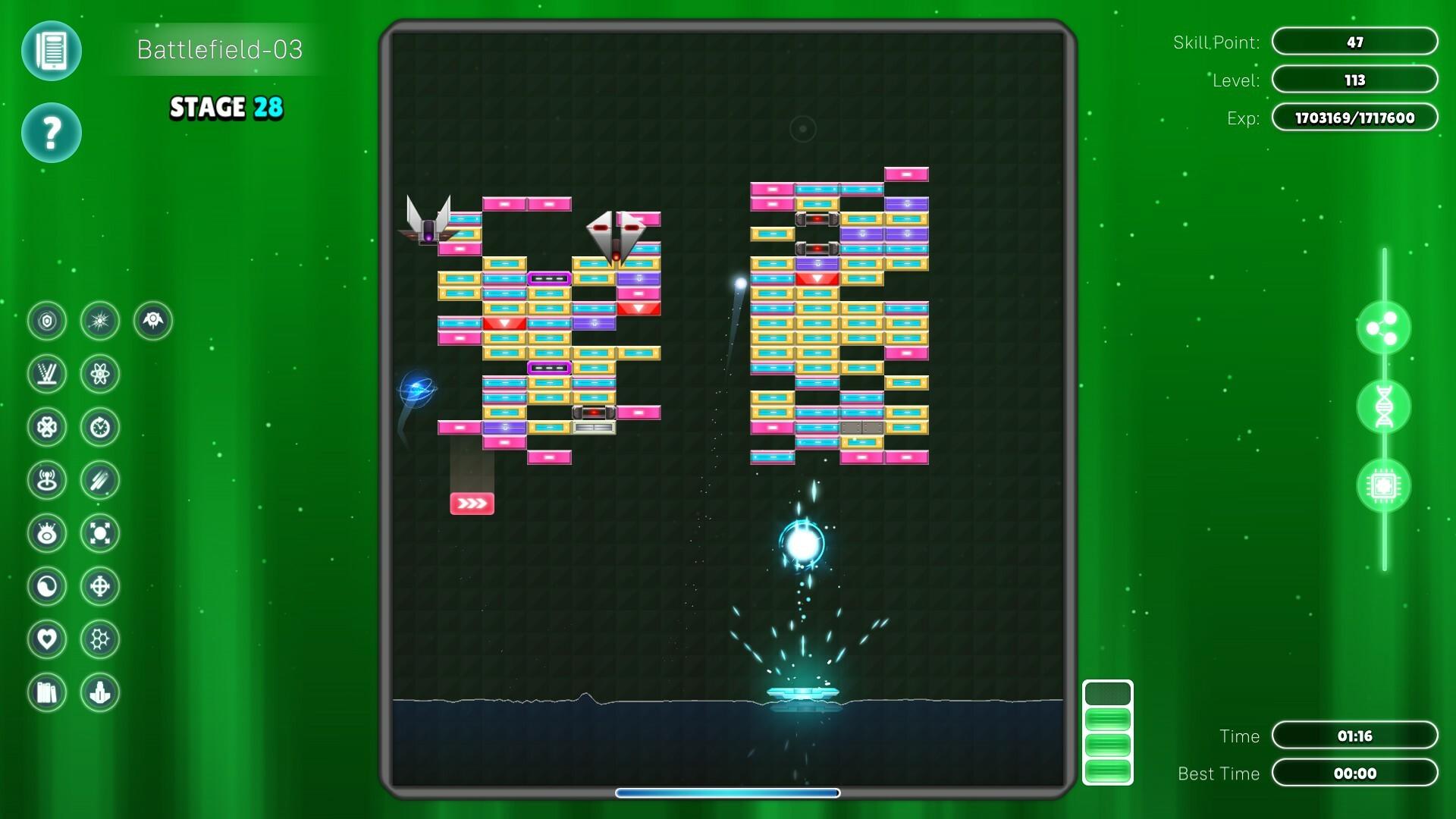Viewport: 1456px width, 819px height.
Task: Open the journal book icon top left
Action: (52, 52)
